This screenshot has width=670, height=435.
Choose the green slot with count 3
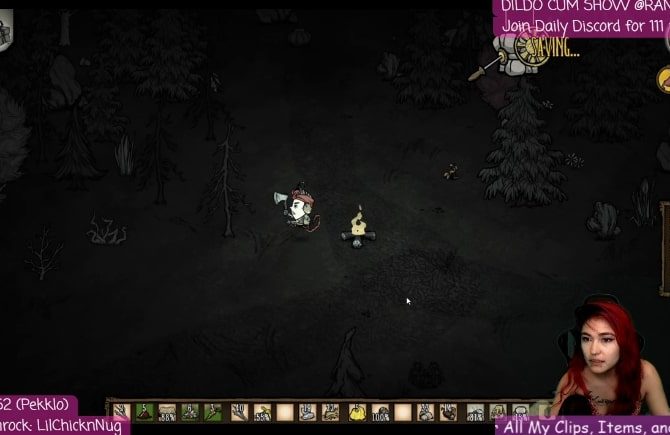point(211,411)
